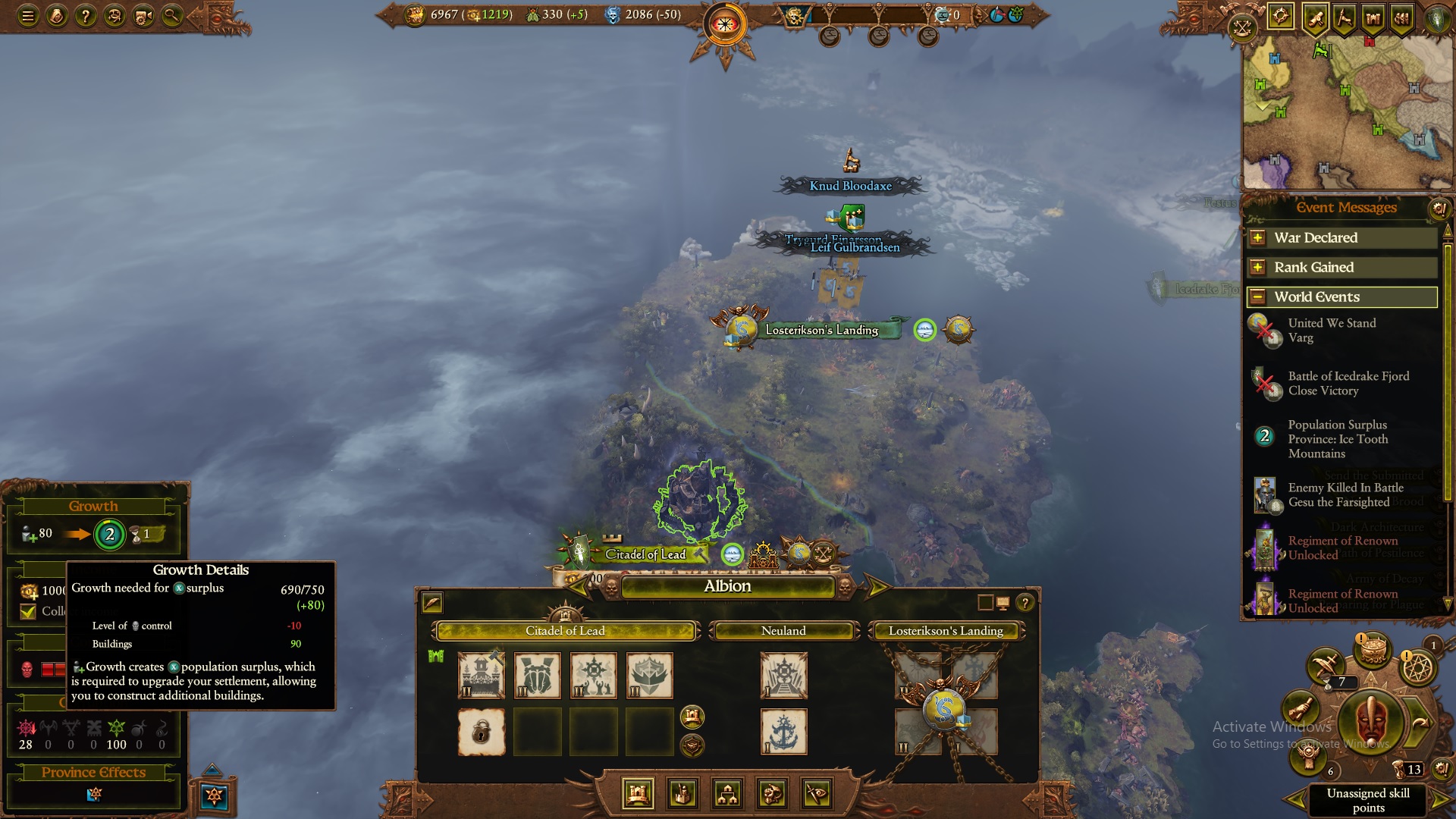Open the Population Surplus Ice Tooth Mountains message
Image resolution: width=1456 pixels, height=819 pixels.
1338,439
